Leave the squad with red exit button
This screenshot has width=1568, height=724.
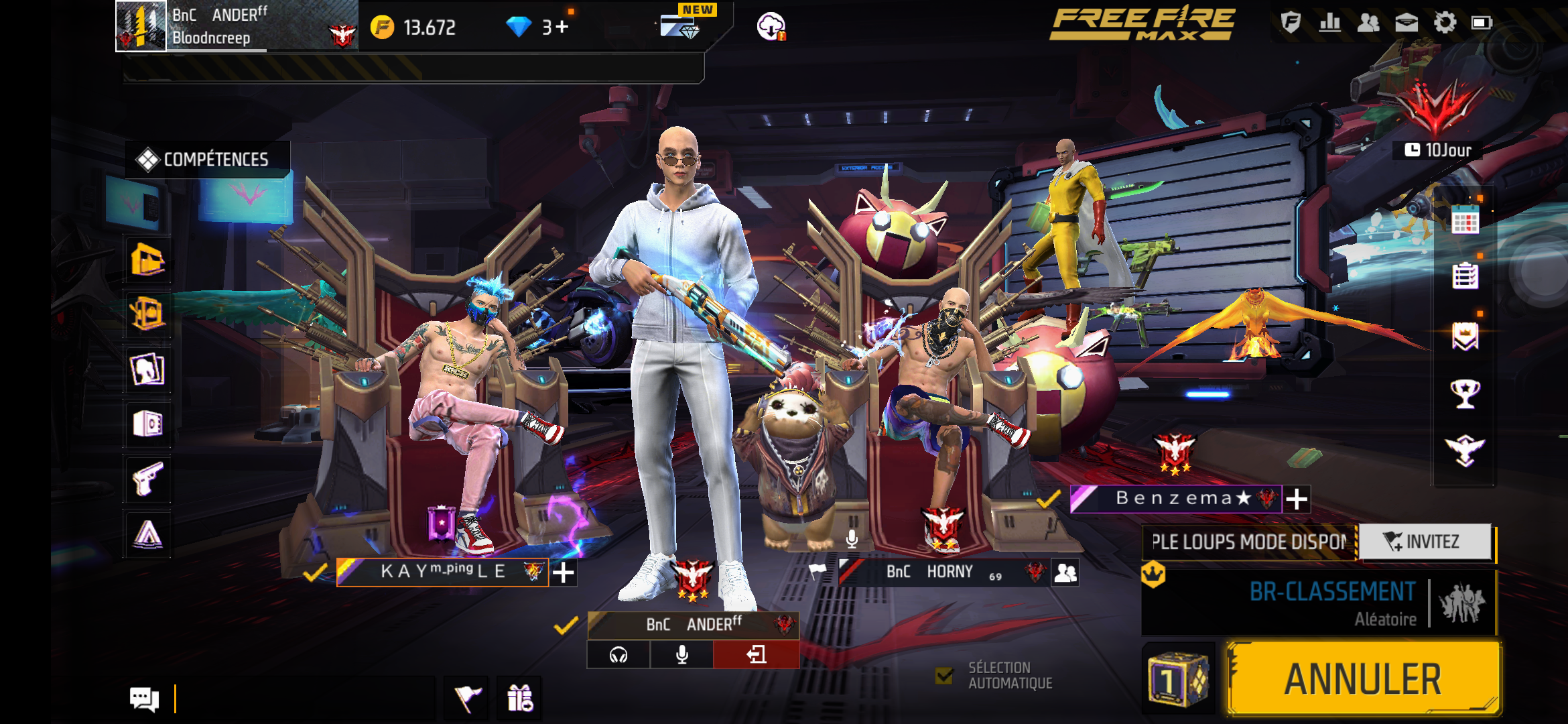point(757,654)
